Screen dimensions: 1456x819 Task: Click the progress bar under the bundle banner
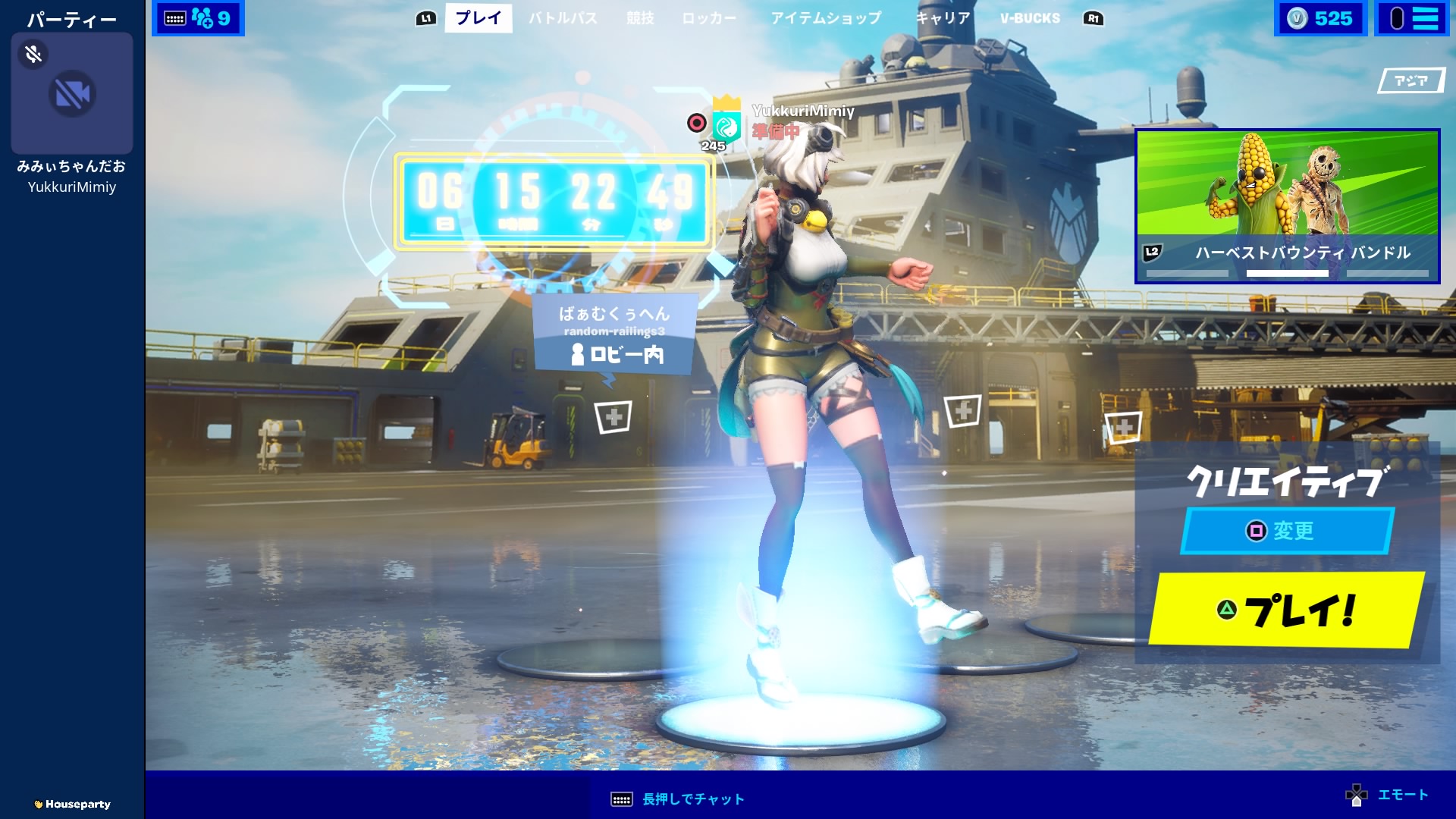[x=1287, y=274]
